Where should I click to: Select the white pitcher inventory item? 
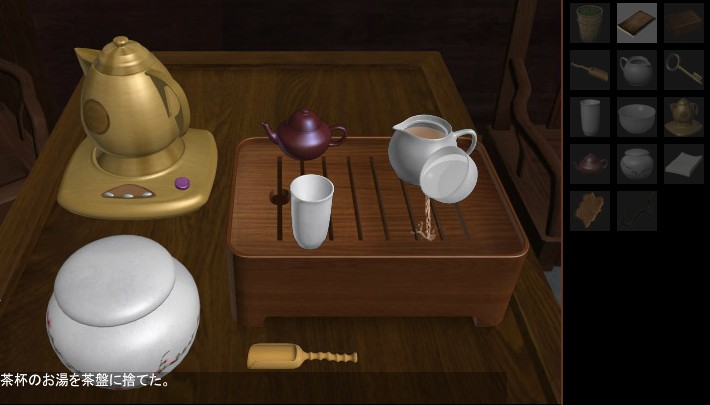(637, 70)
